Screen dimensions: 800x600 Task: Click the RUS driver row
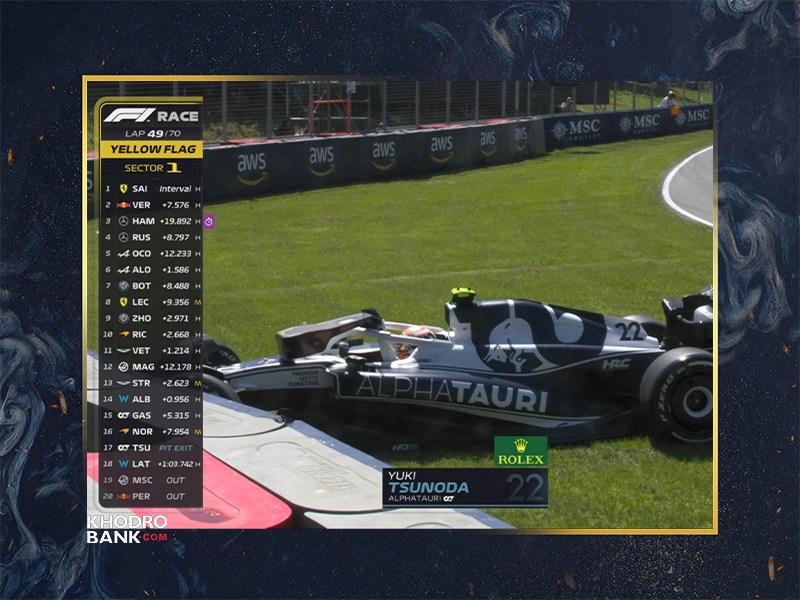(x=152, y=237)
